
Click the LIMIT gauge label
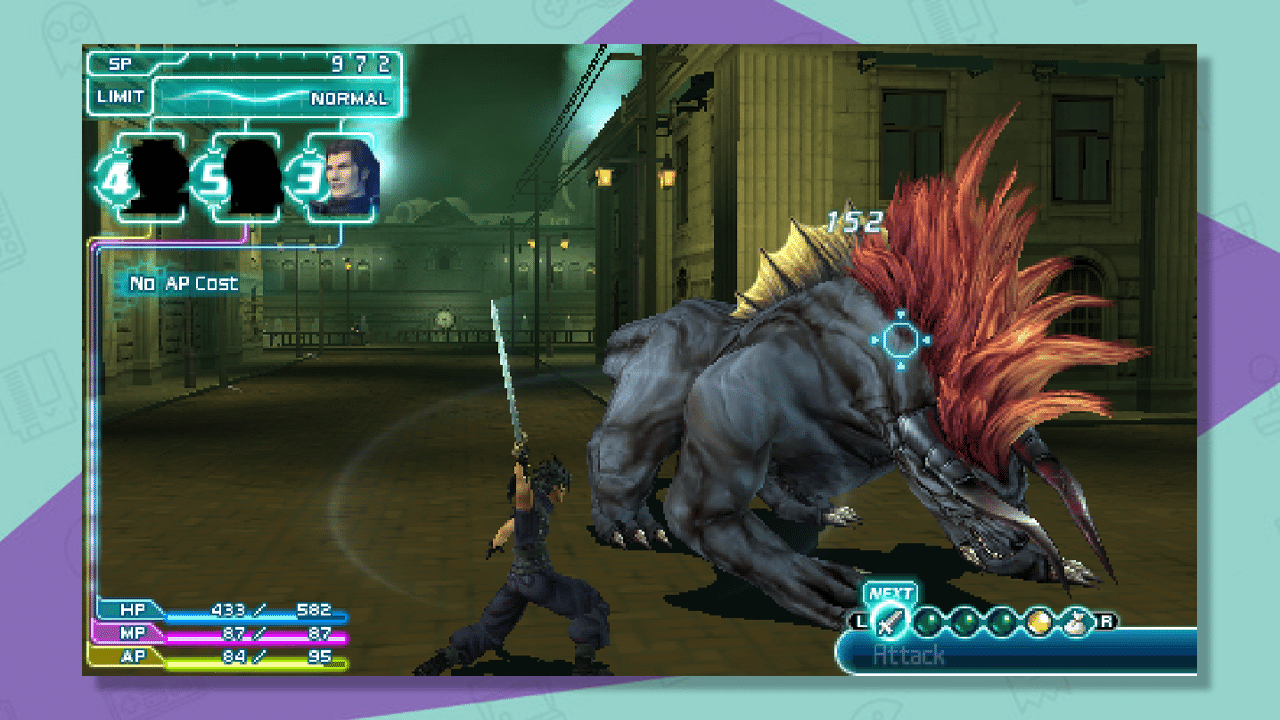coord(117,98)
